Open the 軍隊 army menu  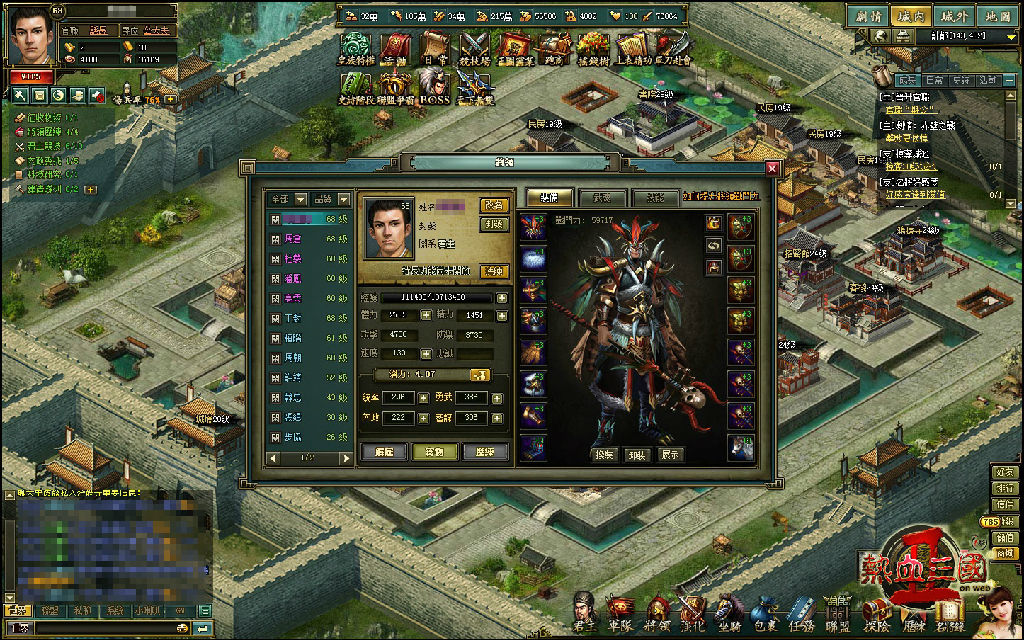[x=622, y=611]
